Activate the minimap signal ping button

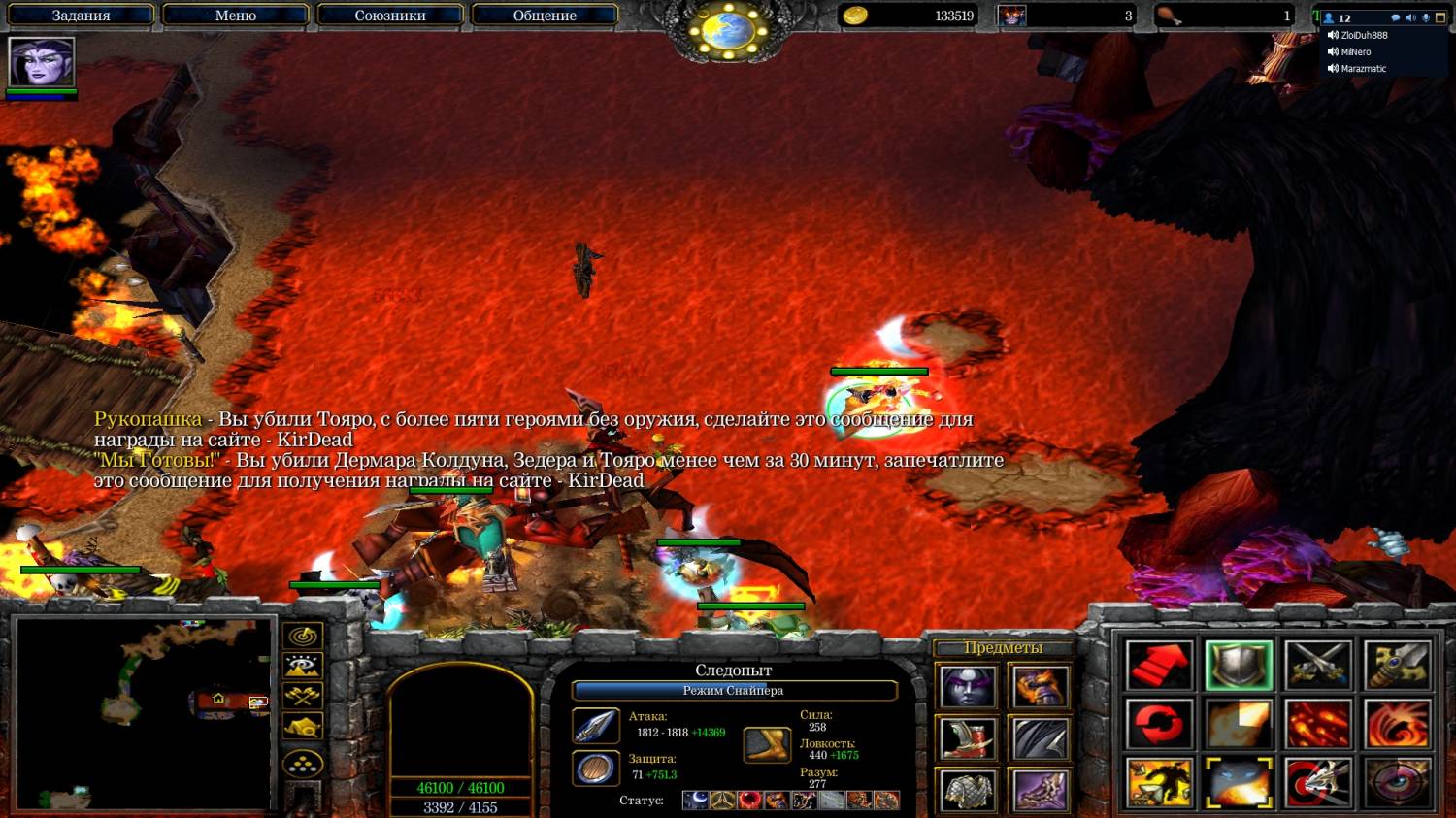click(303, 637)
